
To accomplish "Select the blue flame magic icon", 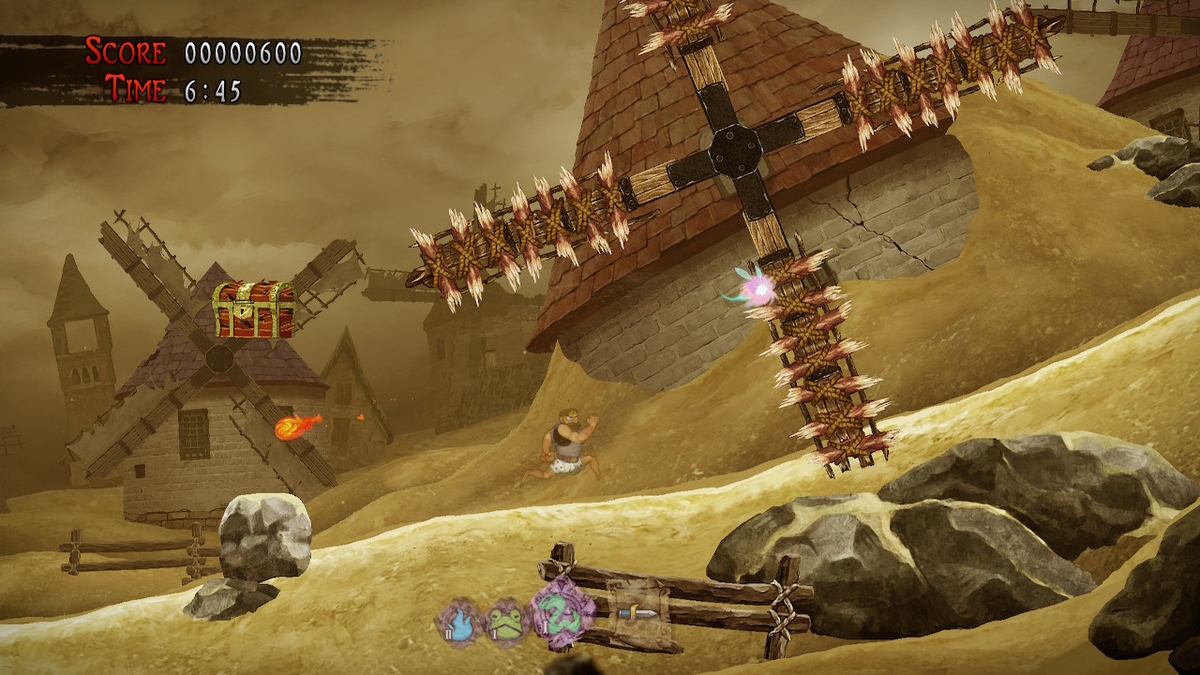I will [458, 623].
